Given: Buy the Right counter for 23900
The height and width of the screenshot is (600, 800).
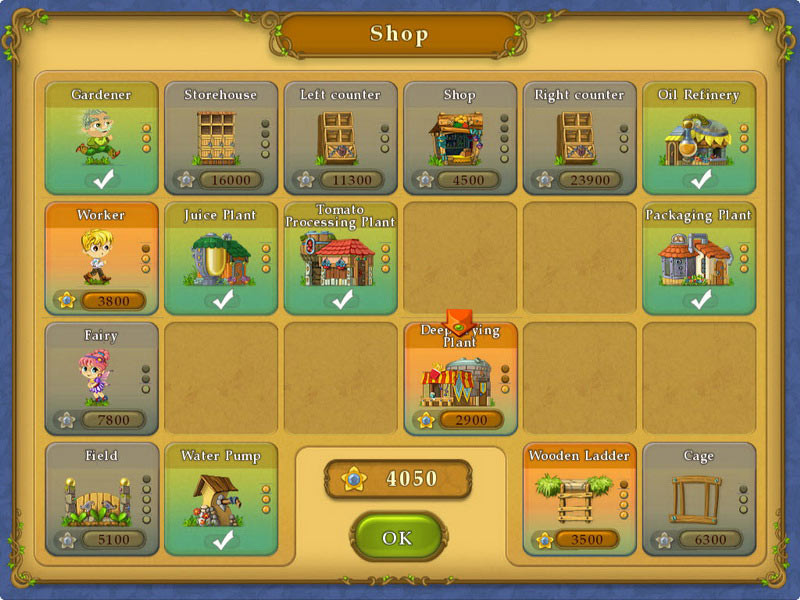Looking at the screenshot, I should pos(579,138).
